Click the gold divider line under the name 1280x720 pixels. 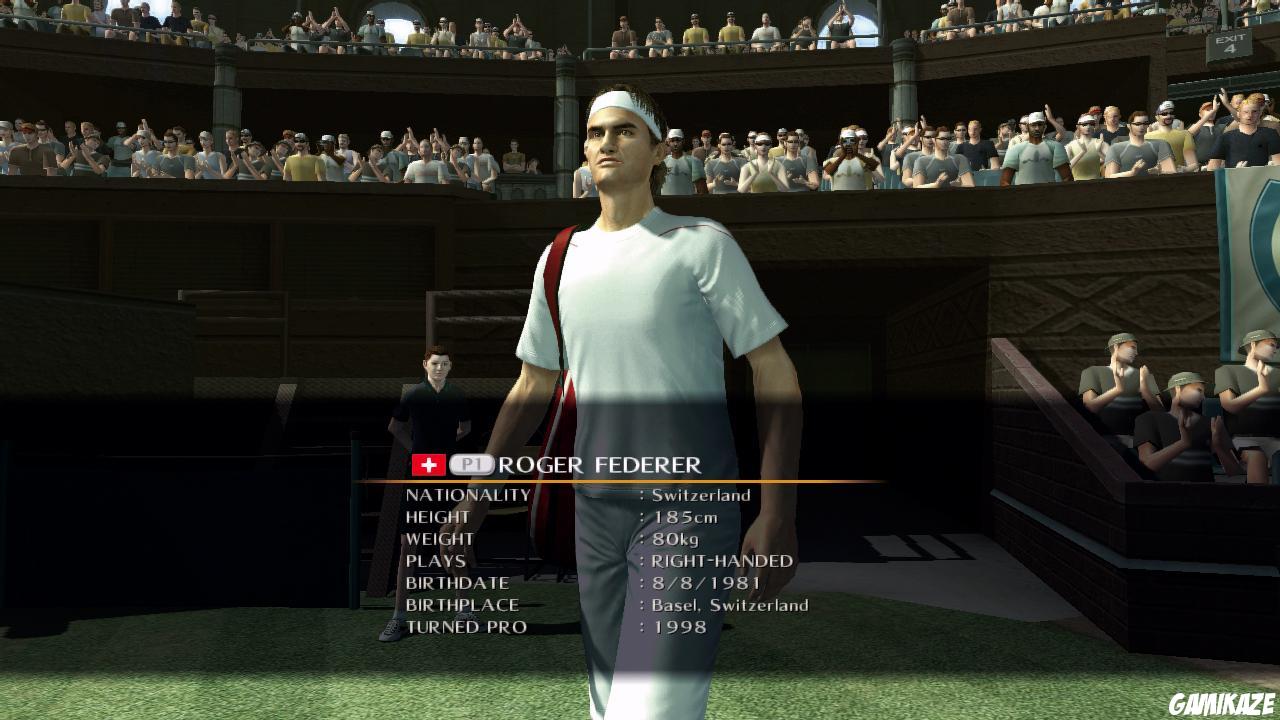pyautogui.click(x=620, y=479)
